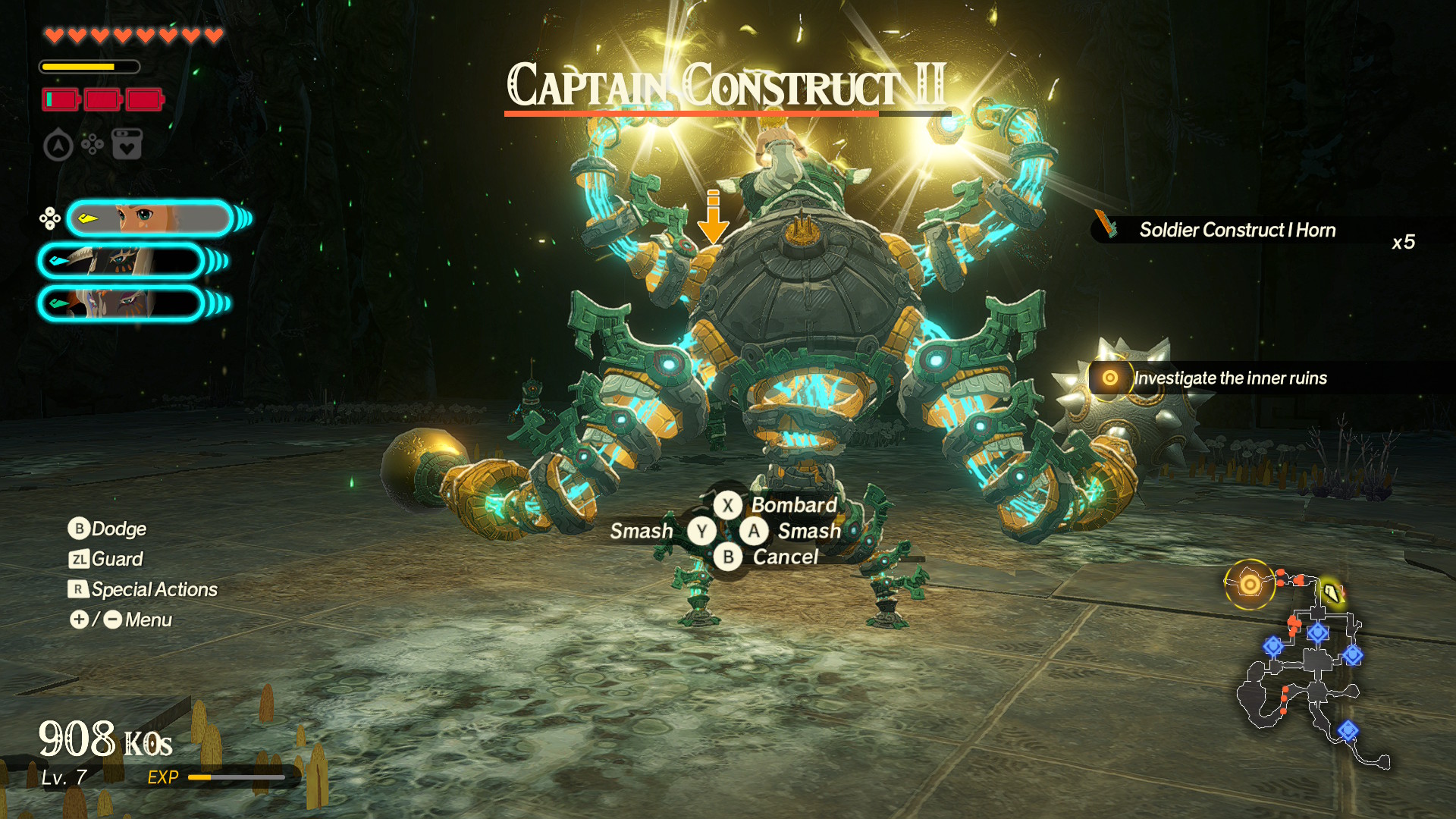Switch to the white-haired ally with yellow marker

[121, 262]
